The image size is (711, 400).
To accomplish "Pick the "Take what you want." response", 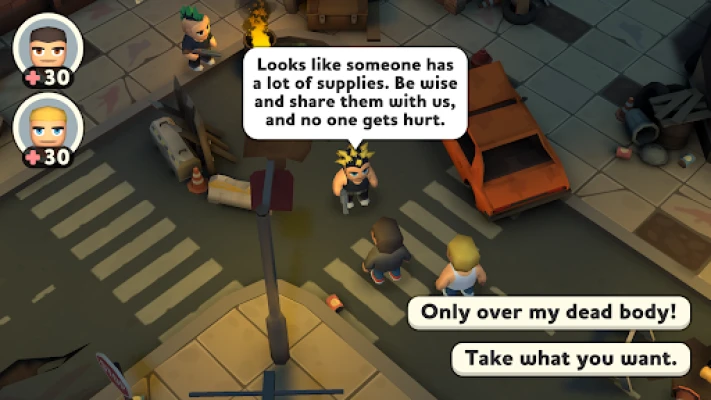I will [x=571, y=357].
